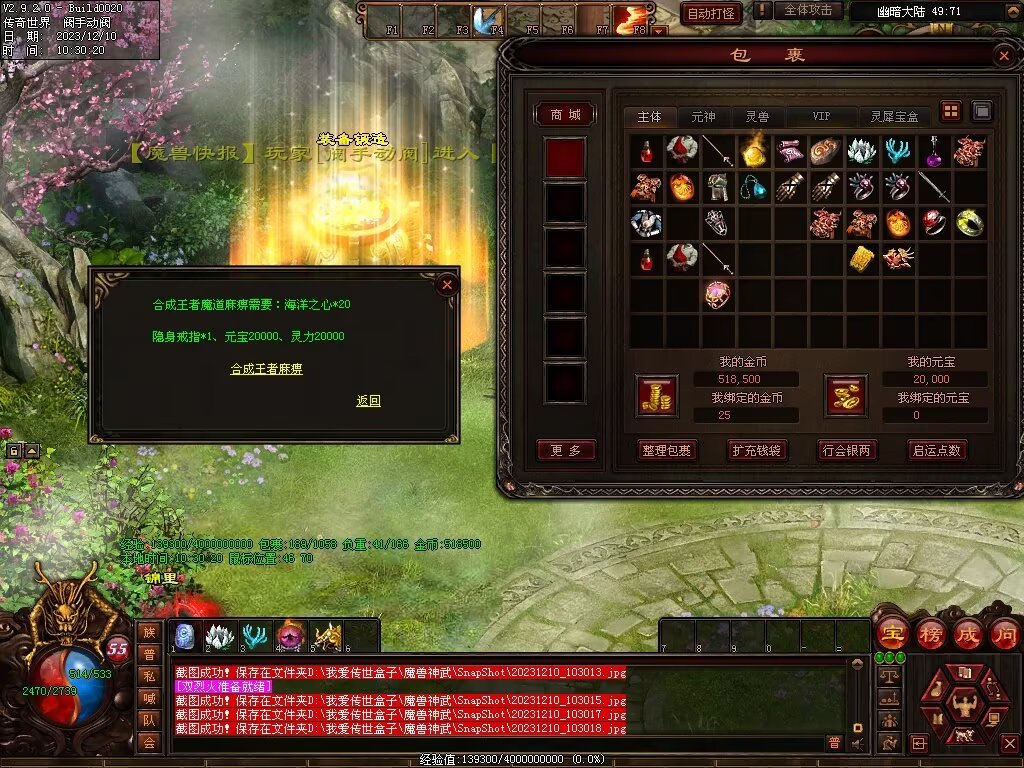Toggle the 自动打怪 auto-fight button
Image resolution: width=1024 pixels, height=768 pixels.
[x=711, y=13]
